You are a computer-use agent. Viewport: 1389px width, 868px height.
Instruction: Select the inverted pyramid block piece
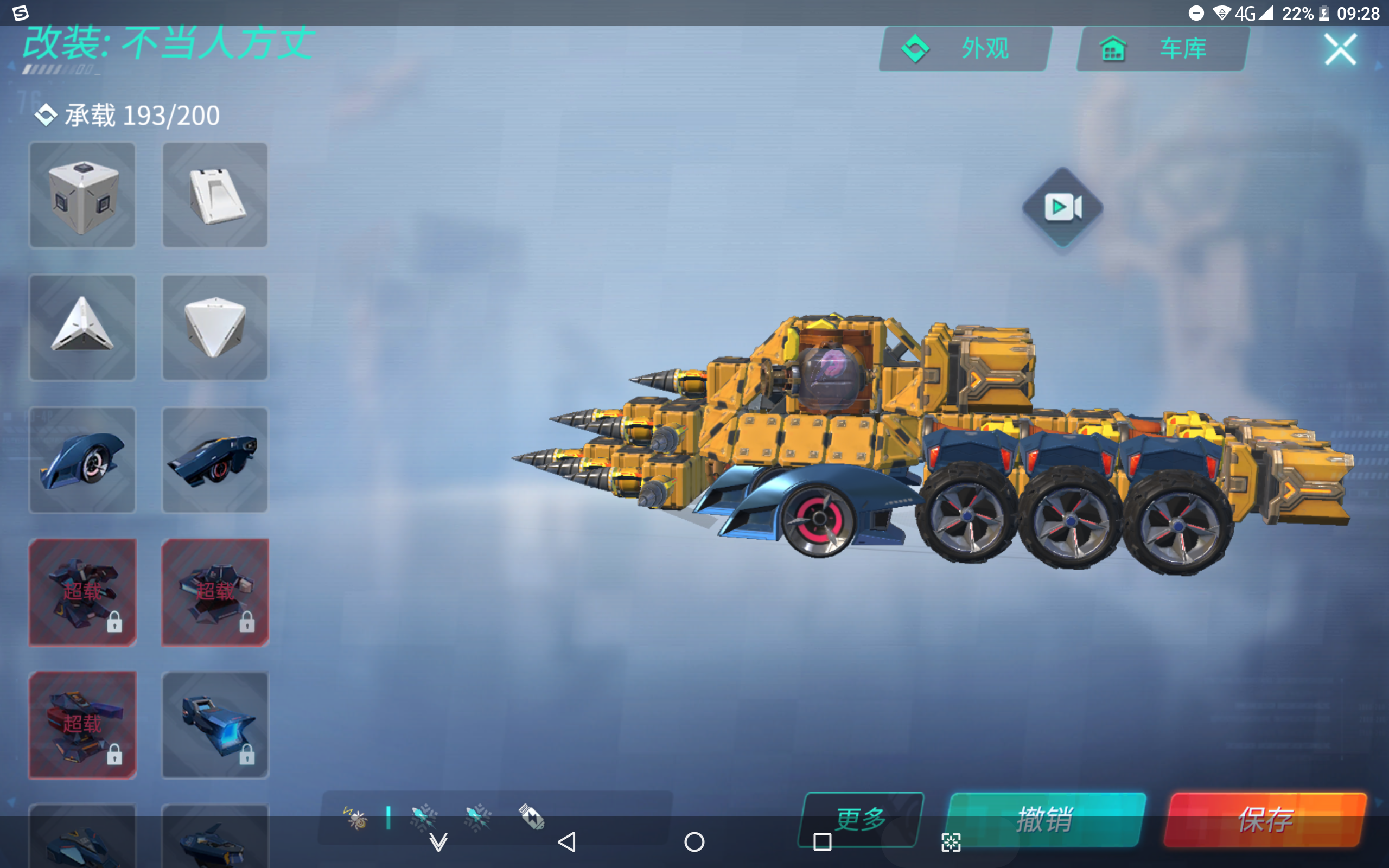coord(215,327)
